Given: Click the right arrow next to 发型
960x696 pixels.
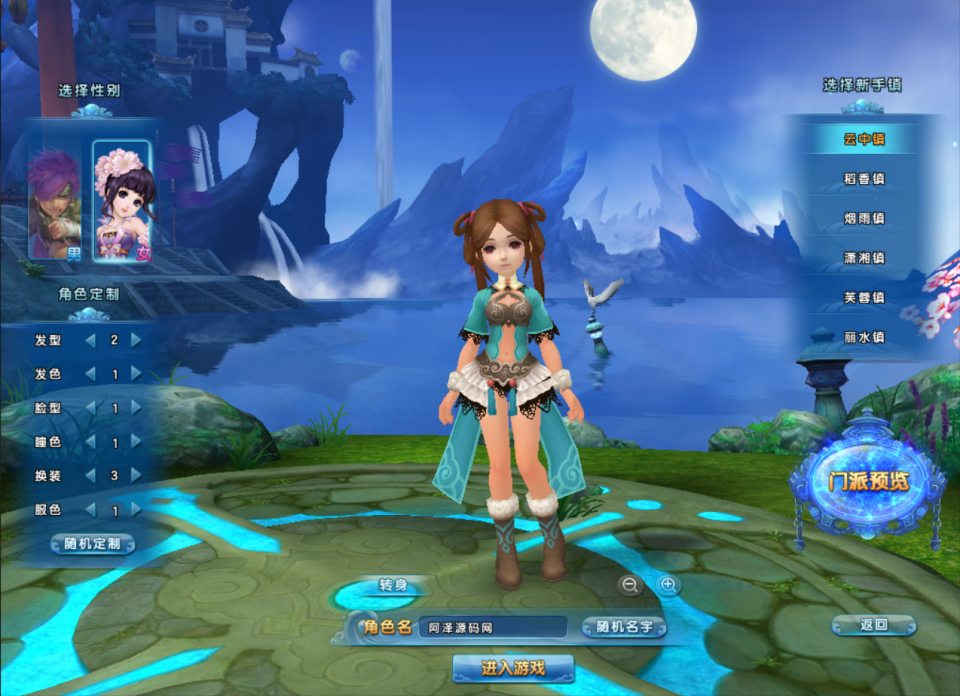Looking at the screenshot, I should tap(136, 340).
